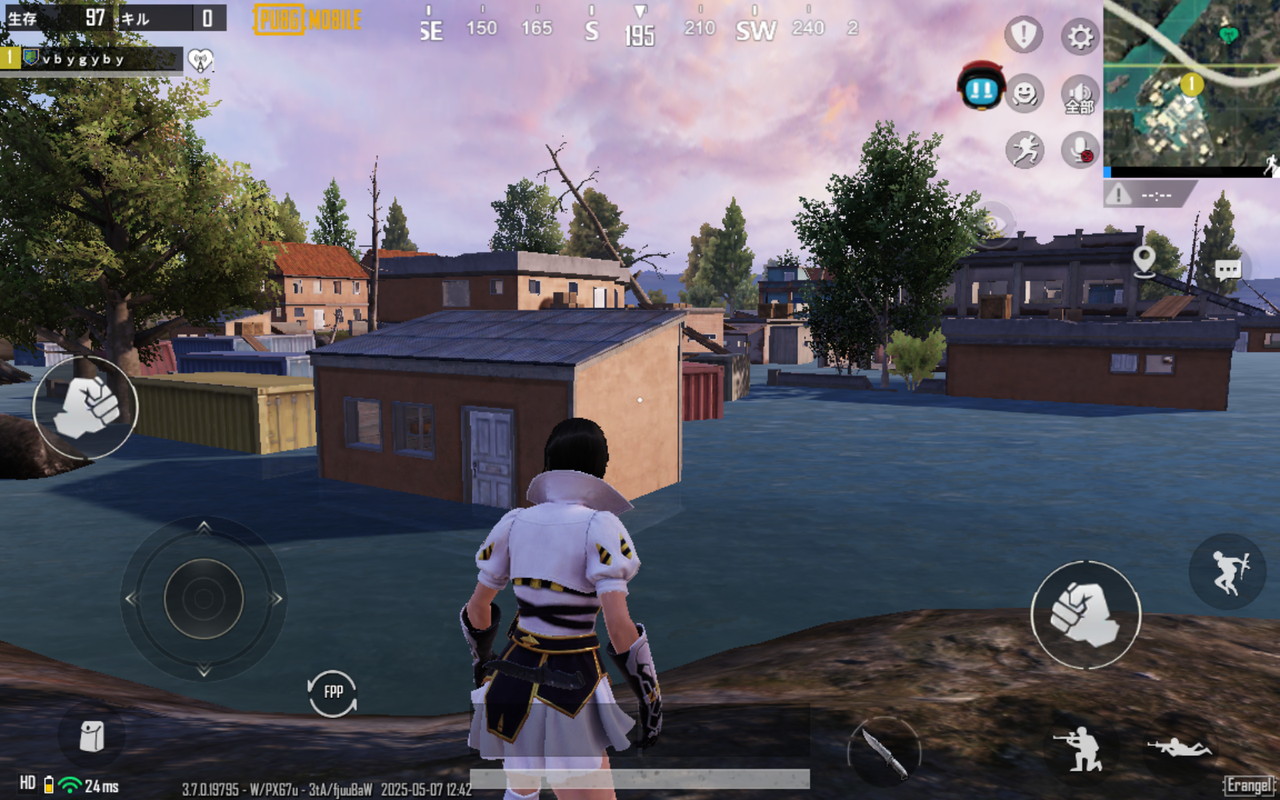The height and width of the screenshot is (800, 1280).
Task: Toggle the microphone button
Action: (x=1080, y=150)
